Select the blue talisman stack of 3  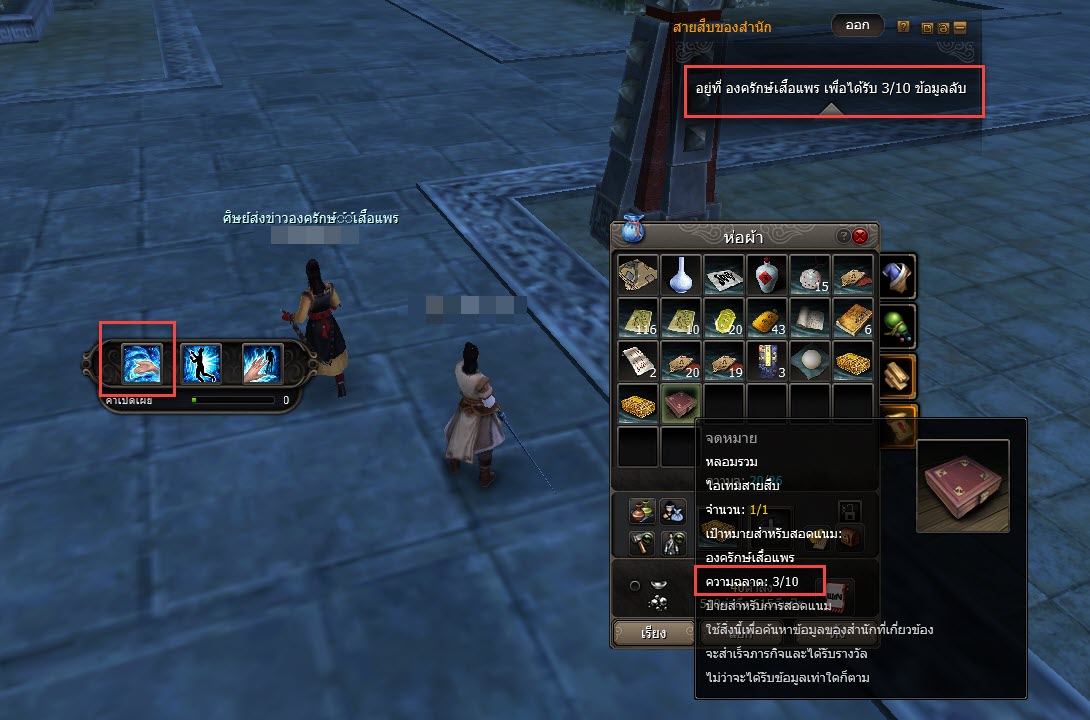pos(766,361)
